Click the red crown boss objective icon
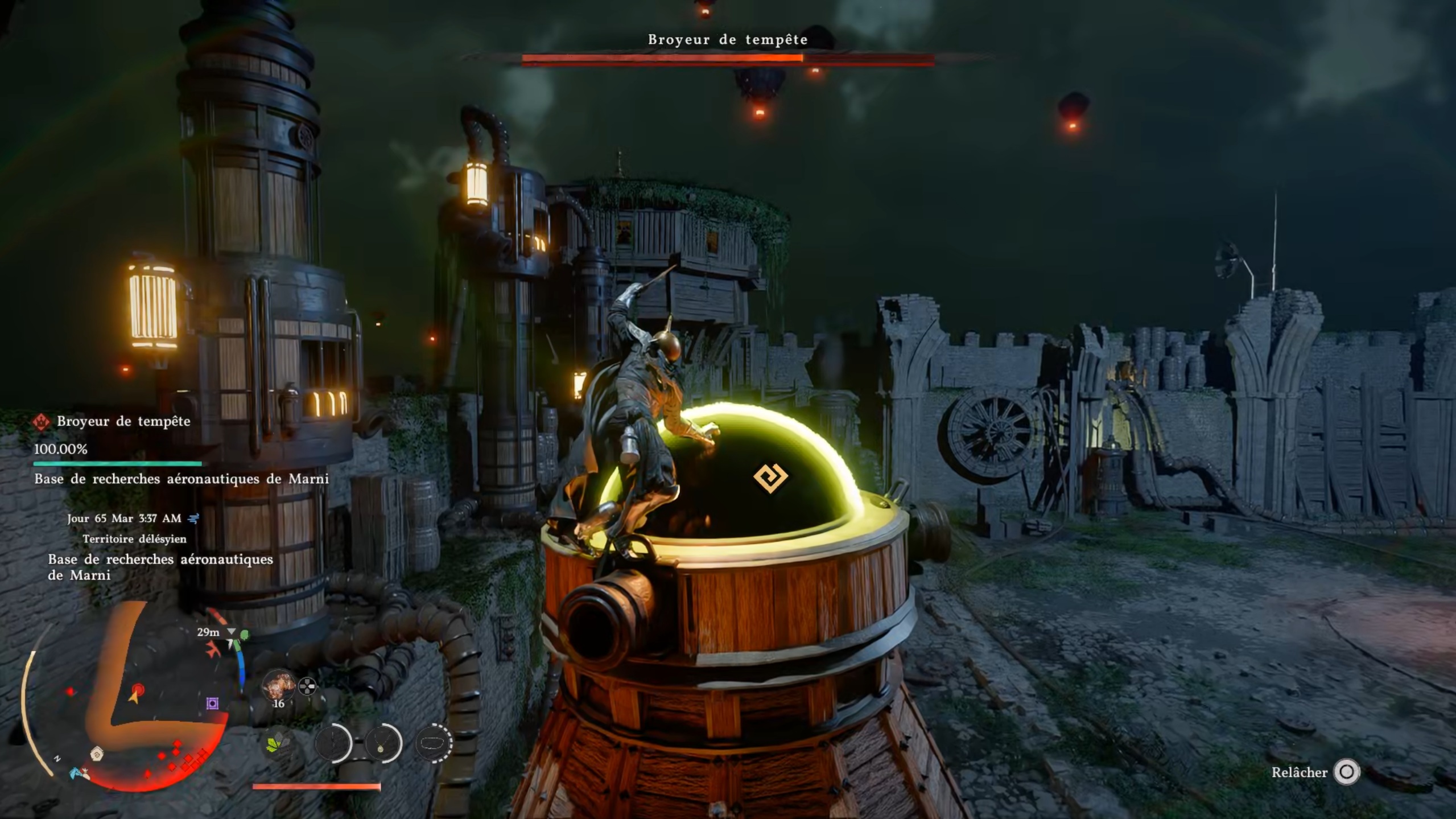 pyautogui.click(x=41, y=422)
